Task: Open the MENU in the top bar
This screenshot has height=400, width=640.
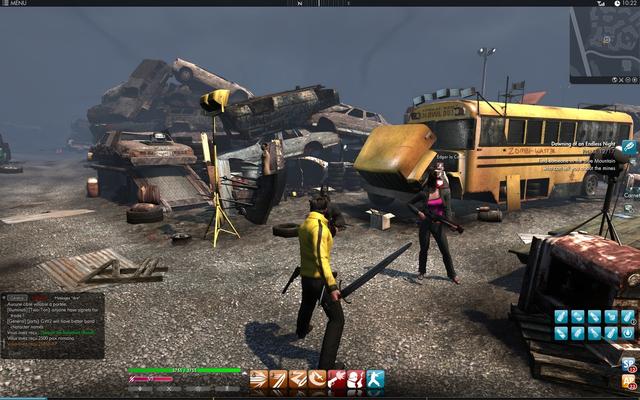Action: pyautogui.click(x=17, y=3)
